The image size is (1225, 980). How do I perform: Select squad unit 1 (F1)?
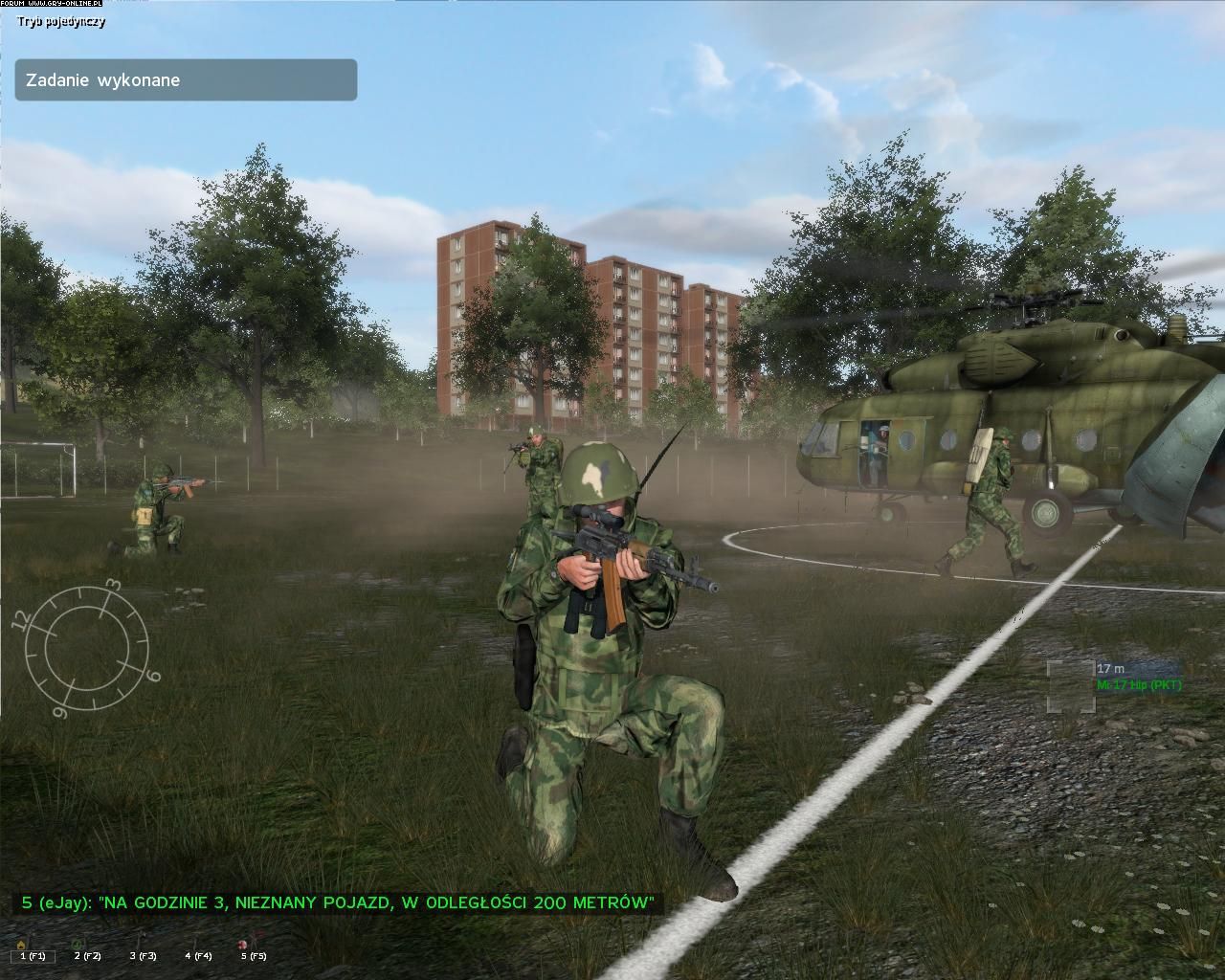[33, 954]
